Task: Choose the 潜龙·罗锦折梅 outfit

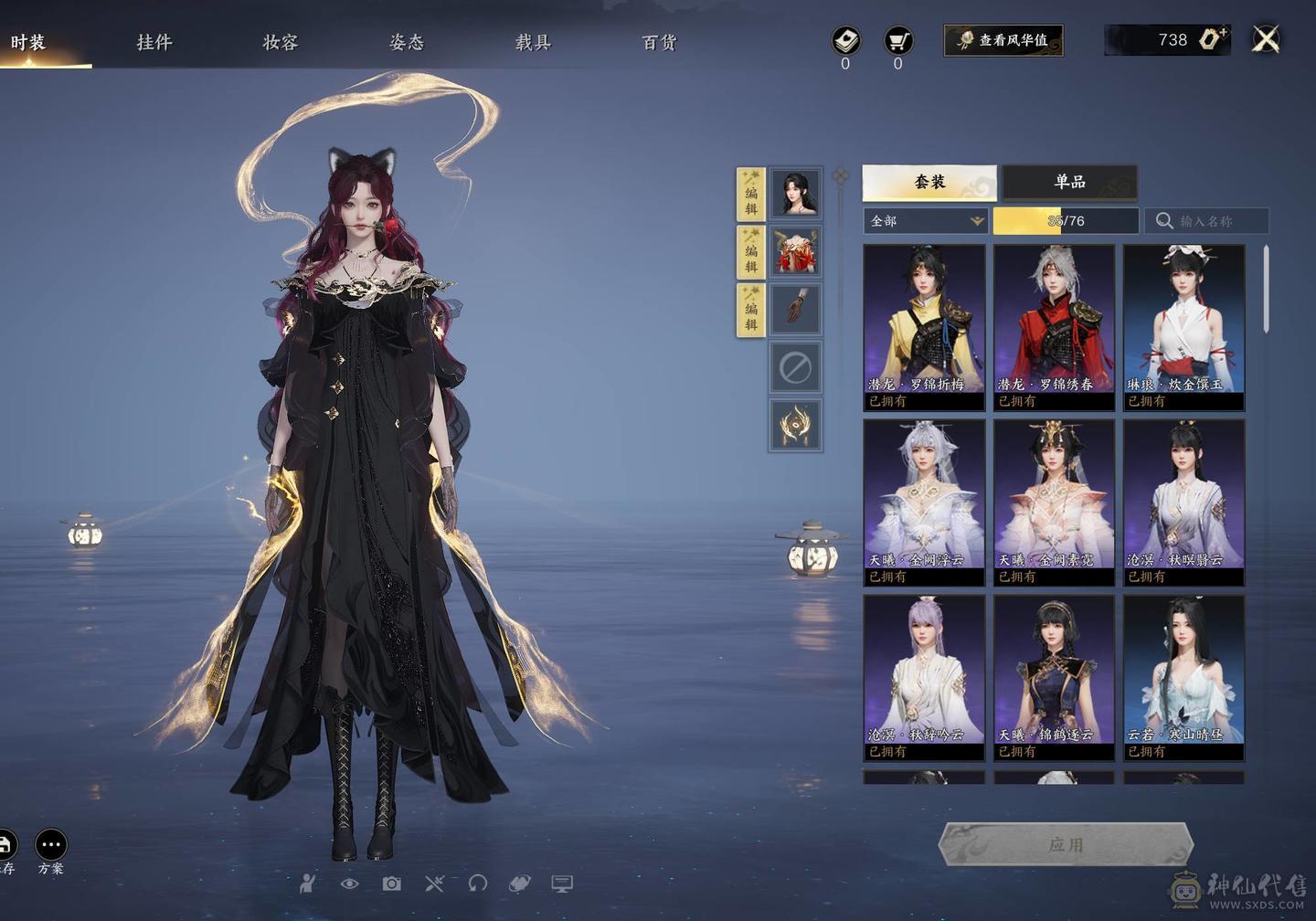Action: tap(924, 326)
